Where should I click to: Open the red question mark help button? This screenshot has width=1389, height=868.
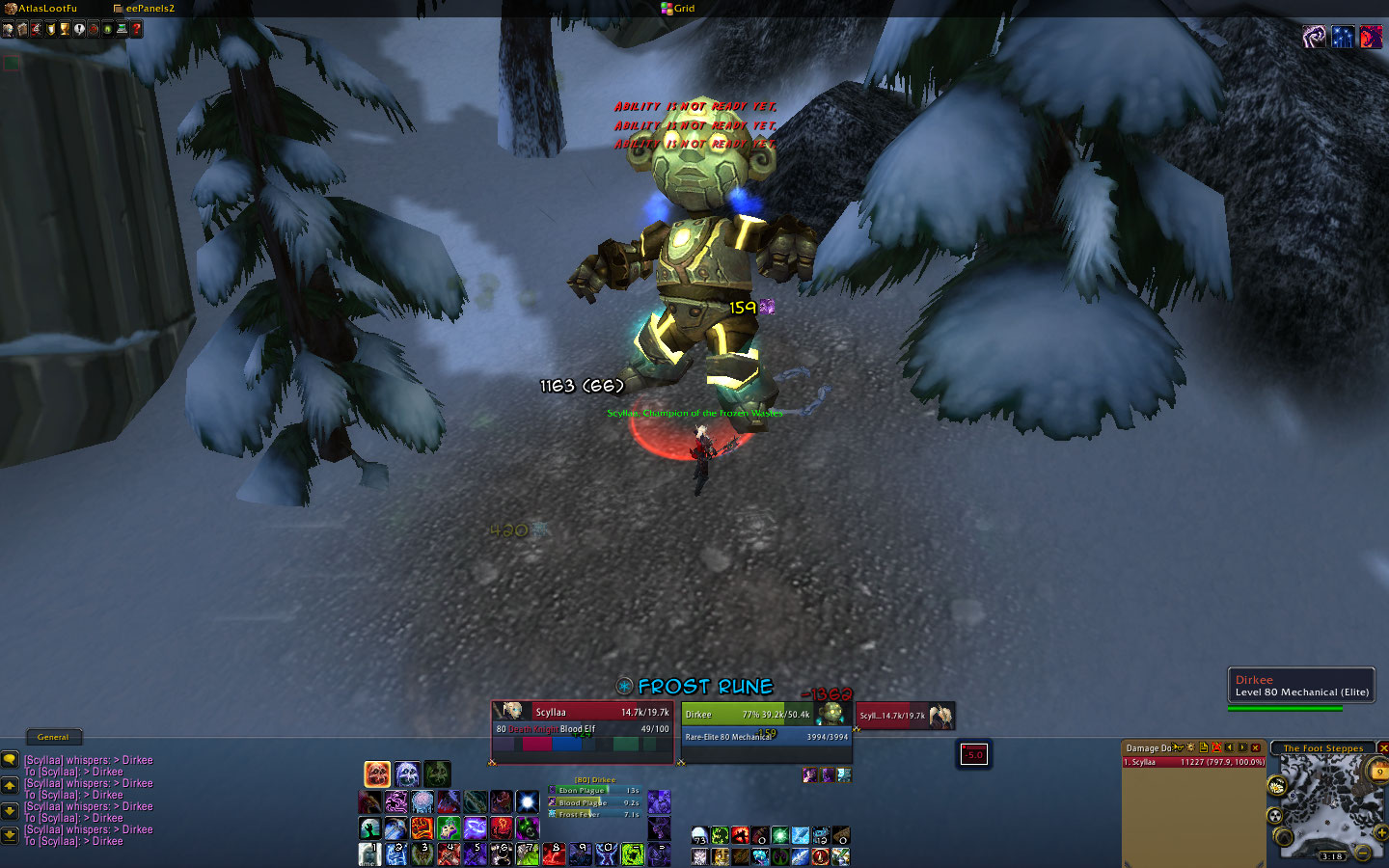click(x=137, y=30)
